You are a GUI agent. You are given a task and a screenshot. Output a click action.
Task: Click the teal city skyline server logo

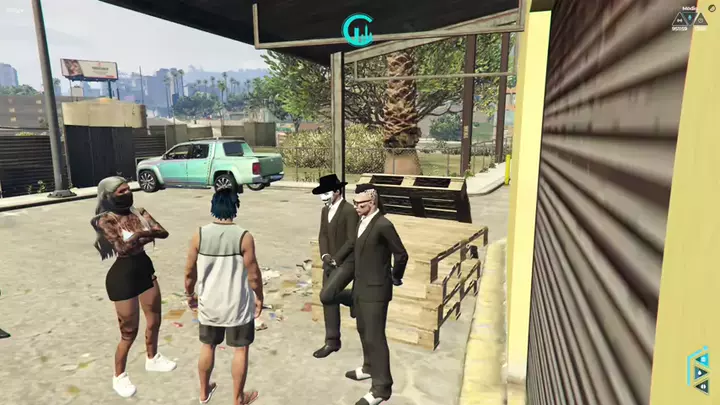pyautogui.click(x=357, y=30)
